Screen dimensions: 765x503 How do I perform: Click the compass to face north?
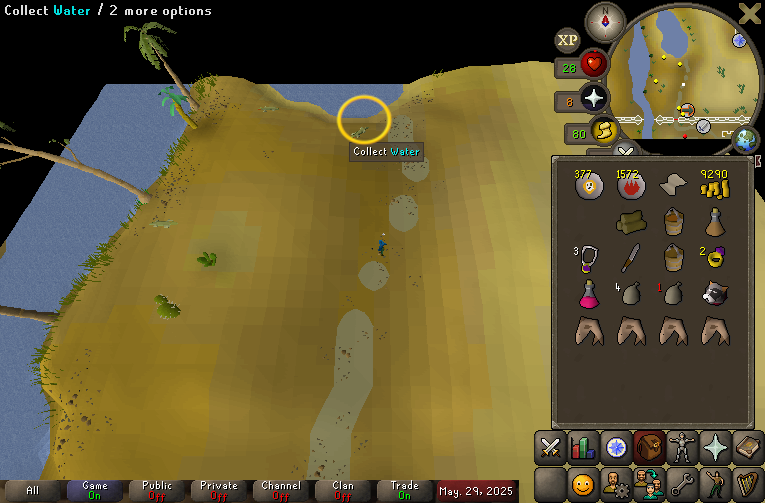(605, 19)
